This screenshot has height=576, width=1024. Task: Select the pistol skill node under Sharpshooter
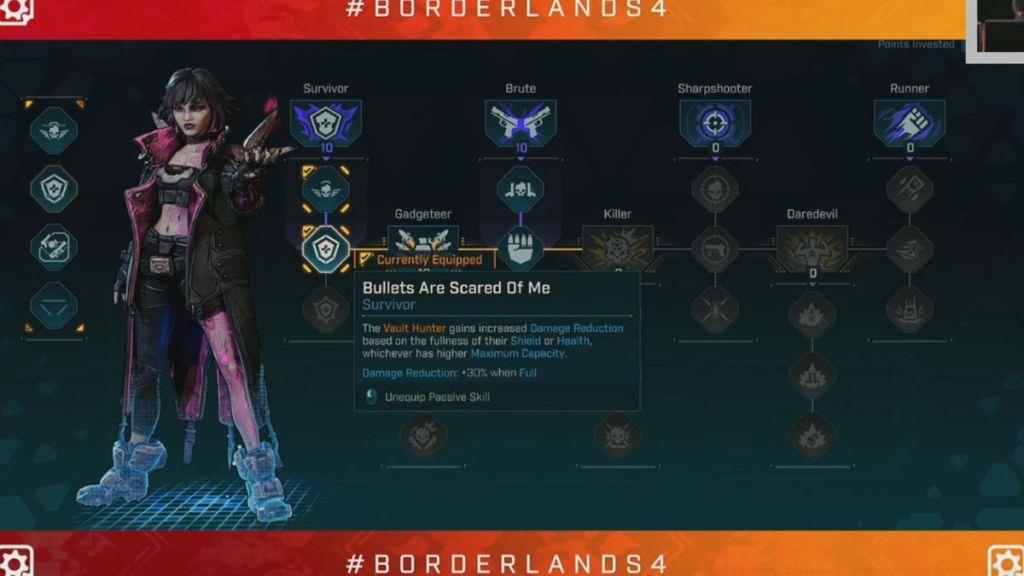pyautogui.click(x=714, y=249)
